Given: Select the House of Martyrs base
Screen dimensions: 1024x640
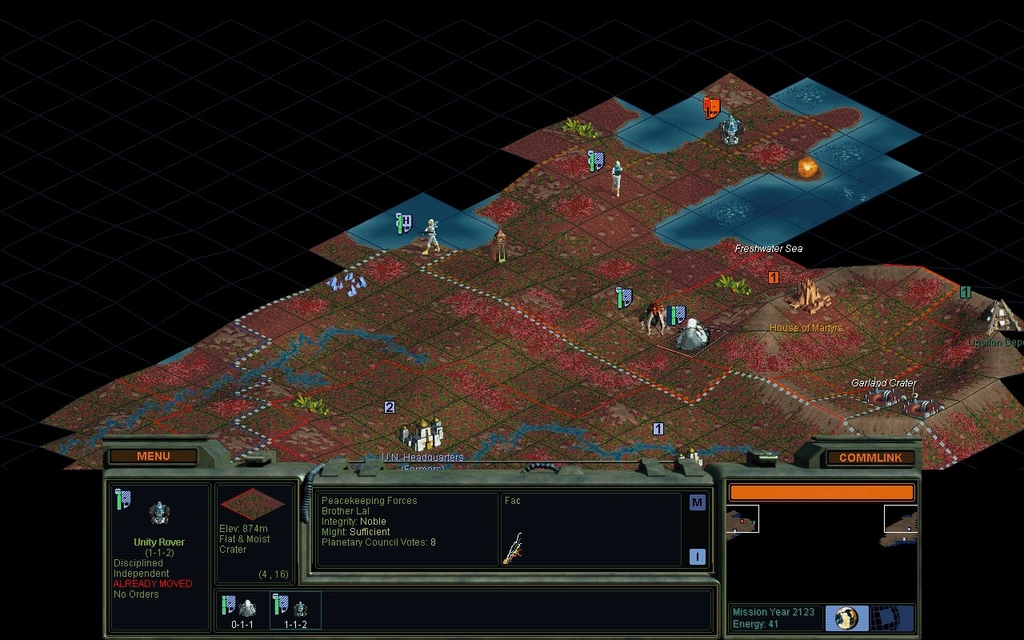Looking at the screenshot, I should pos(808,297).
